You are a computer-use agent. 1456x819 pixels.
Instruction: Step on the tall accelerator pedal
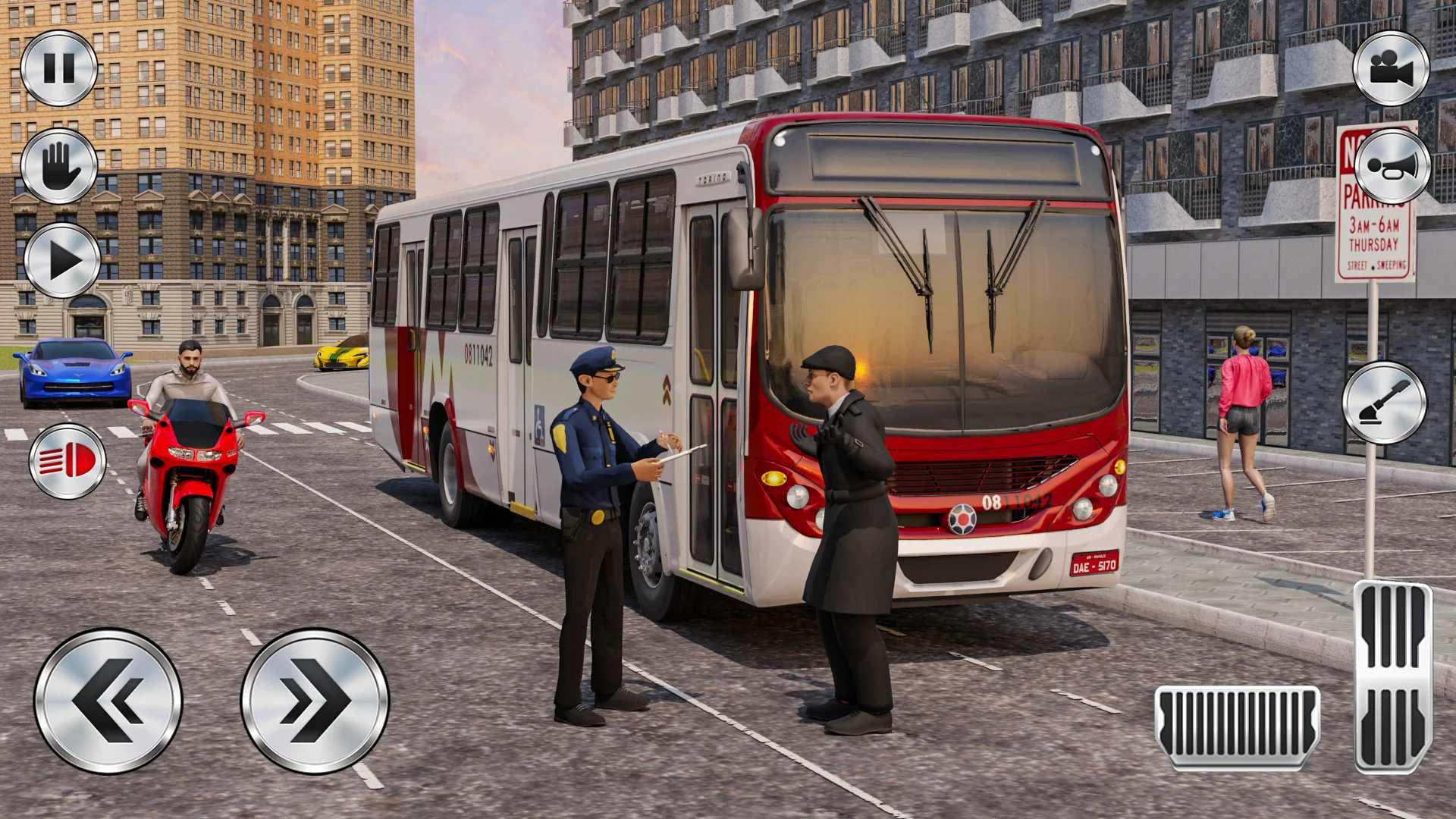click(x=1392, y=676)
